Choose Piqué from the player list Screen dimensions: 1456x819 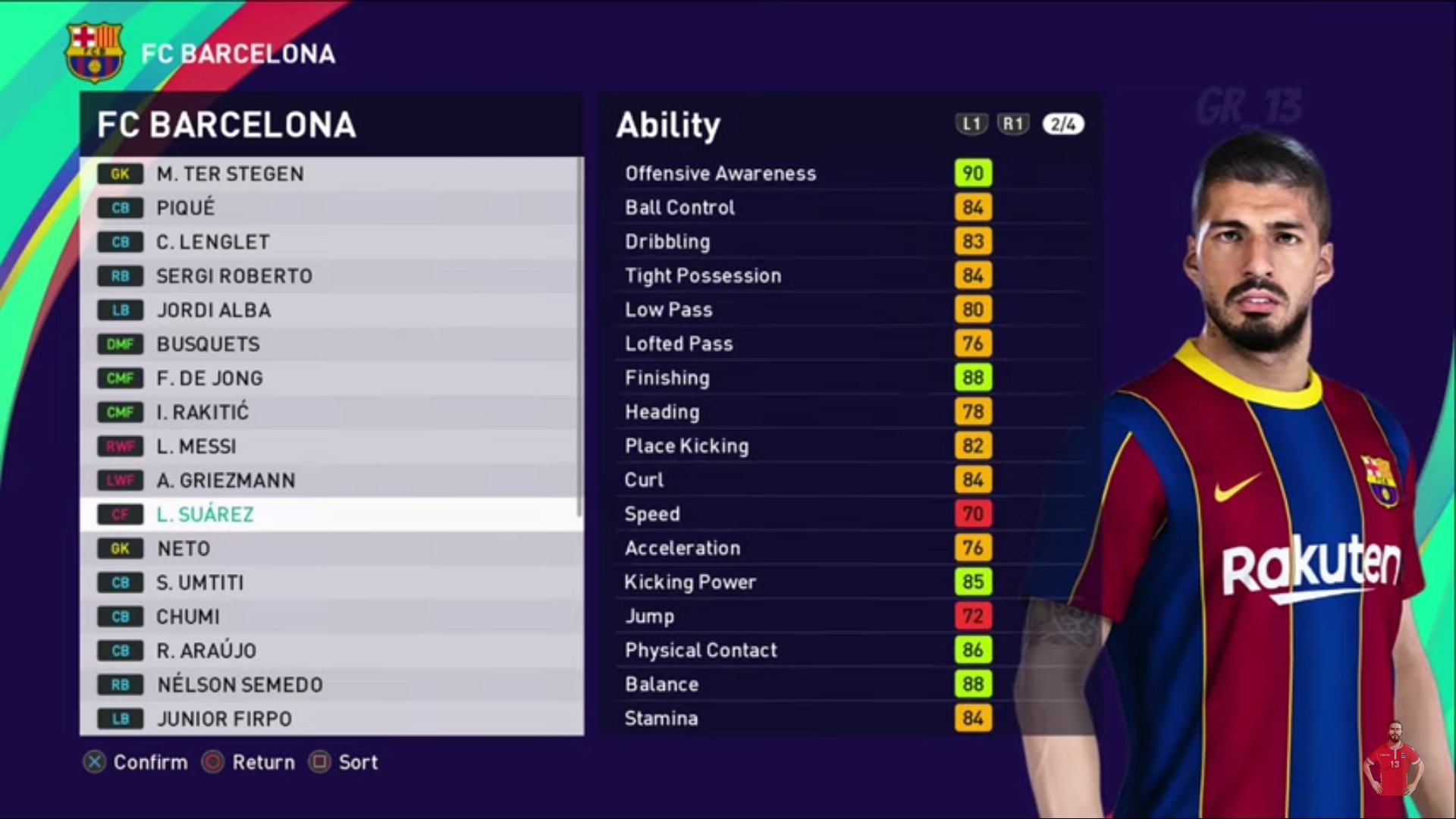coord(331,208)
